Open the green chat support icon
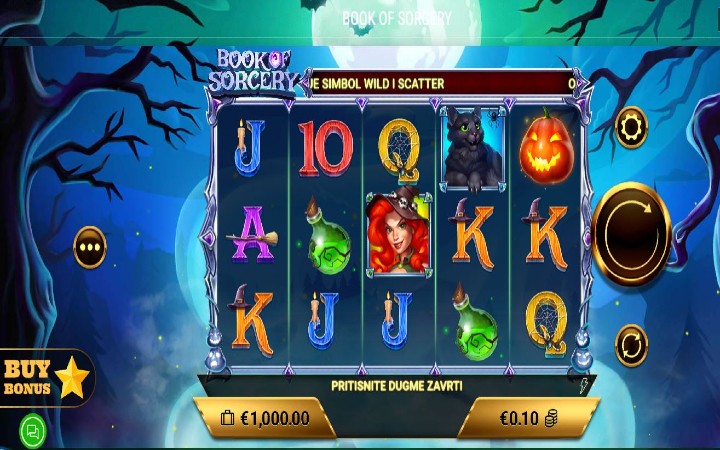Image resolution: width=720 pixels, height=450 pixels. pos(33,431)
